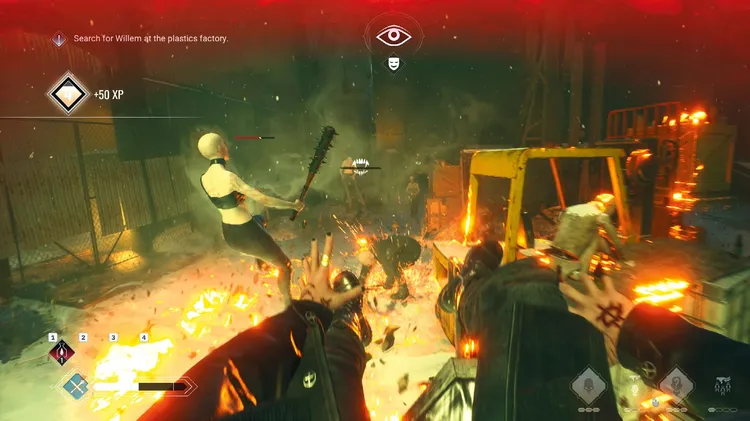
Task: Select the red elixir vial in slot 1
Action: coord(62,352)
